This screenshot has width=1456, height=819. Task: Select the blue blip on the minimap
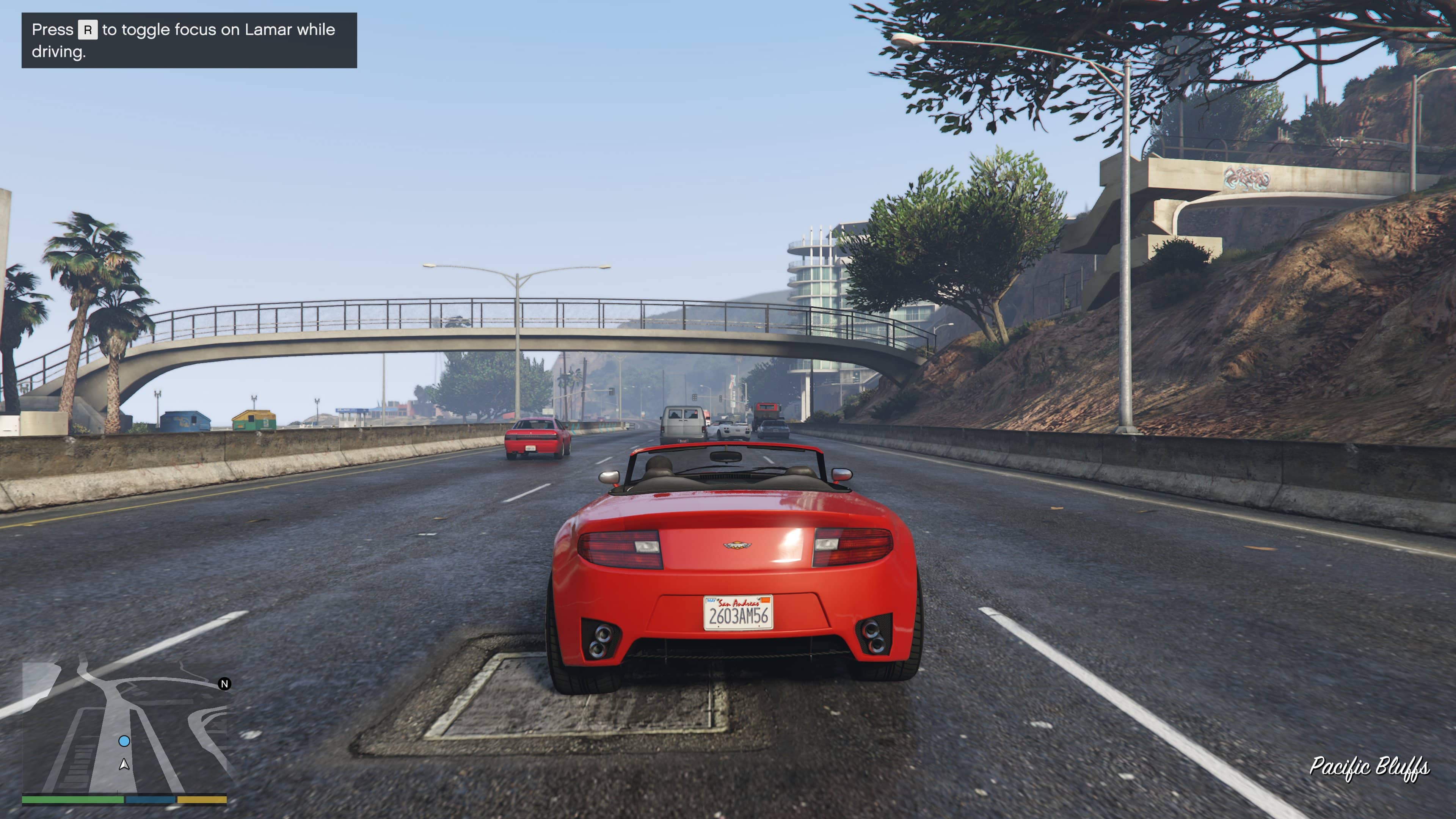tap(124, 741)
